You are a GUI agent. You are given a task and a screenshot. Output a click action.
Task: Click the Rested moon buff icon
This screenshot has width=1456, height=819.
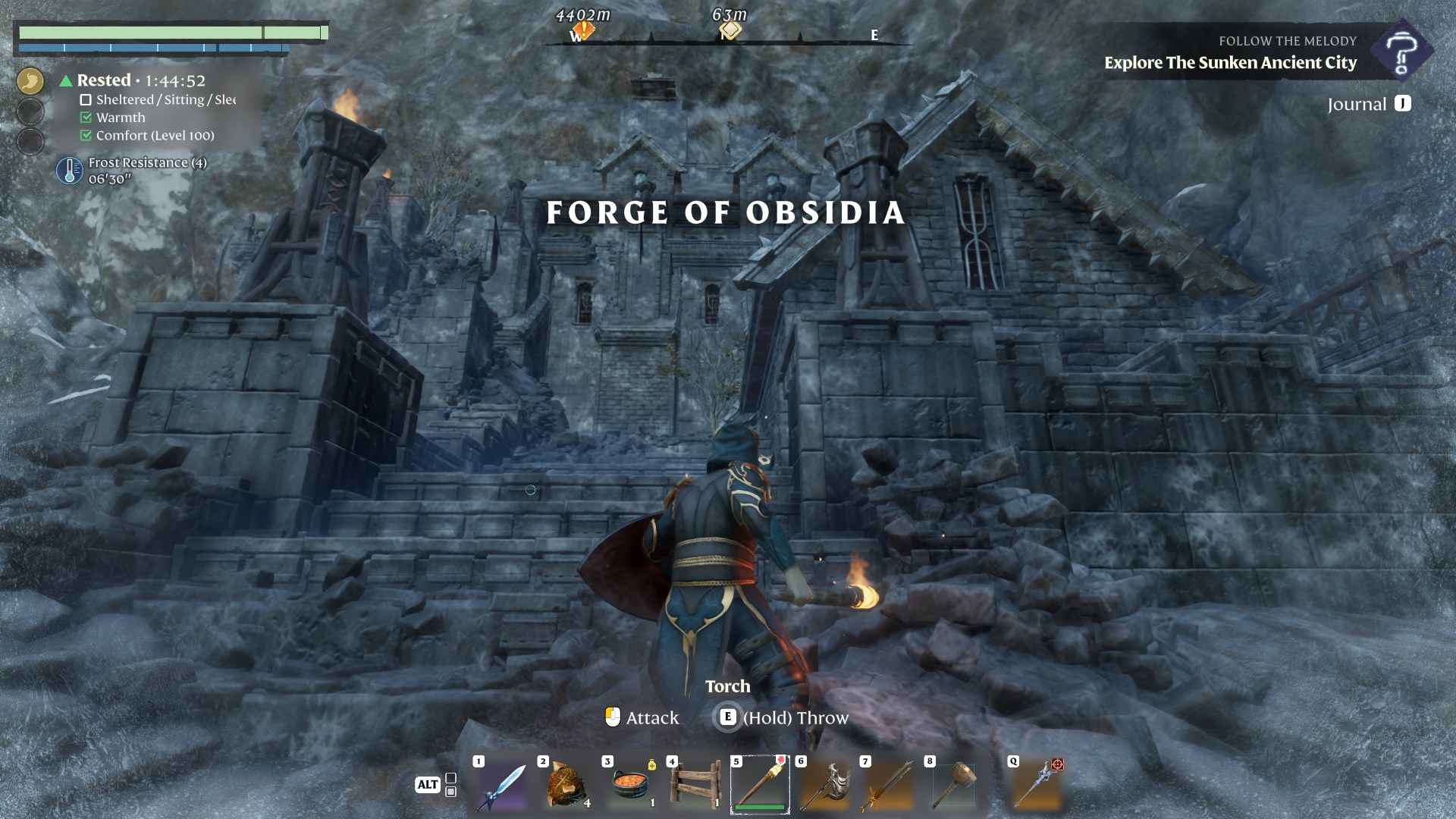point(30,80)
